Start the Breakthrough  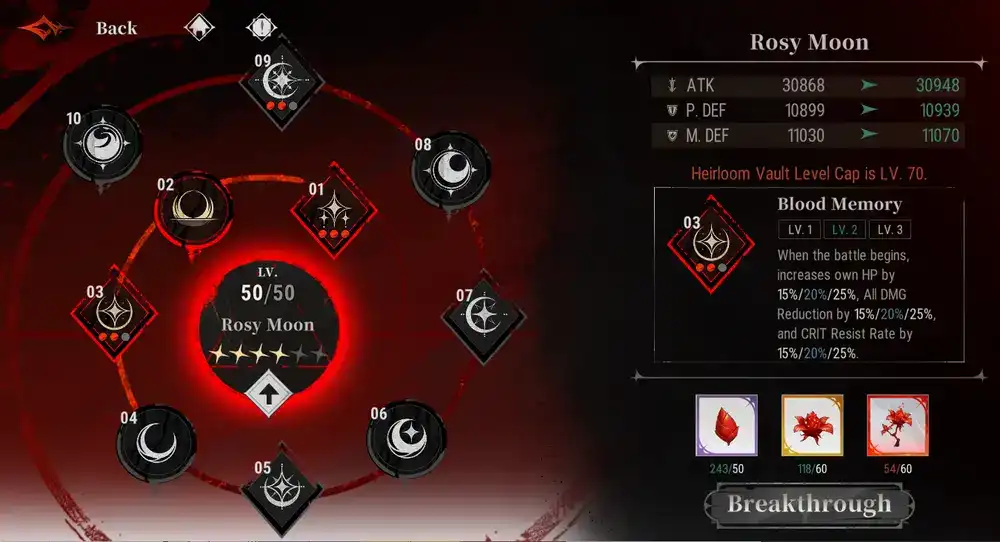809,504
